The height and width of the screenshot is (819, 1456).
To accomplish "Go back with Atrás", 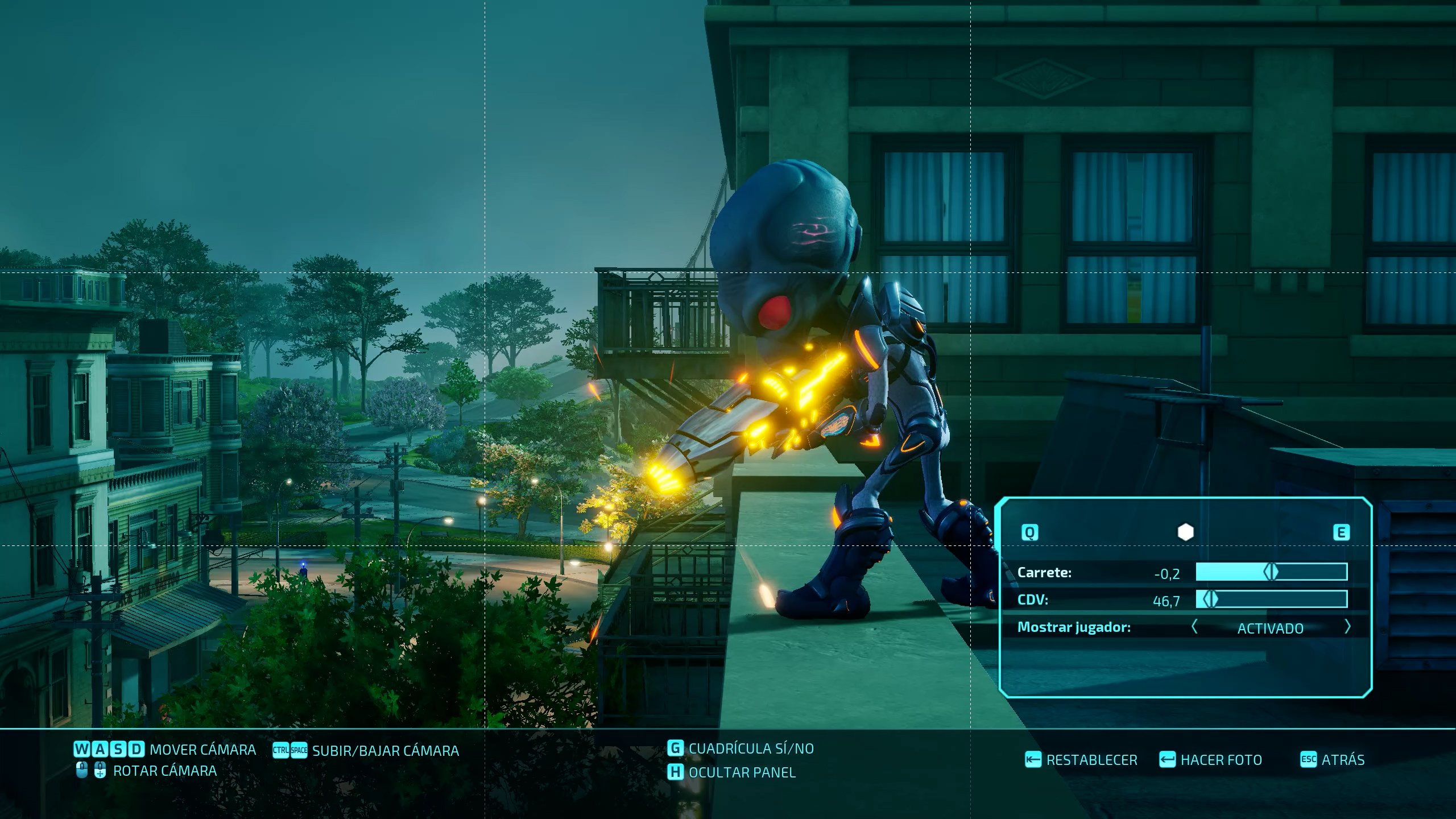I will (1333, 760).
